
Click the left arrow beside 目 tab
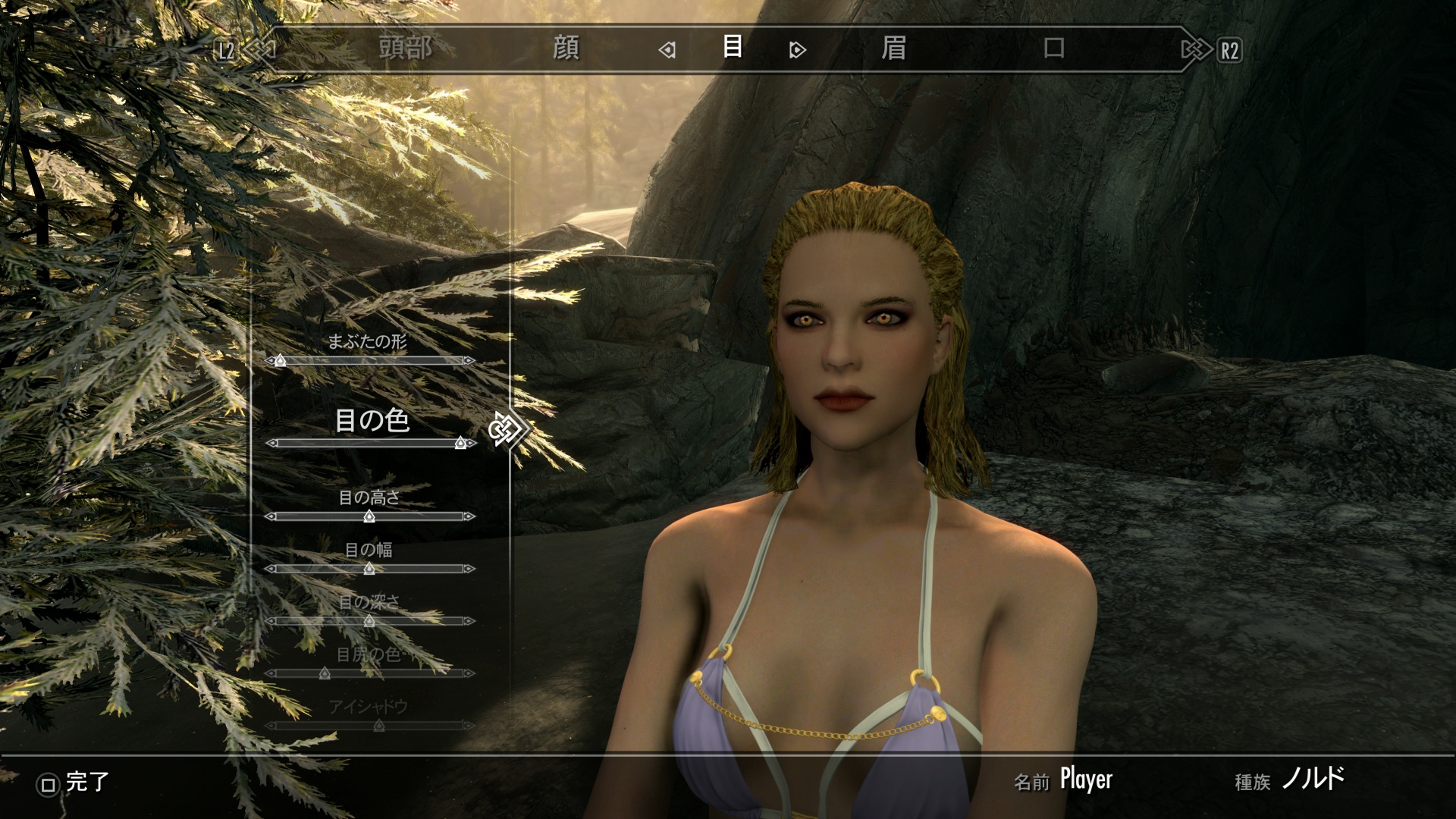(x=667, y=50)
